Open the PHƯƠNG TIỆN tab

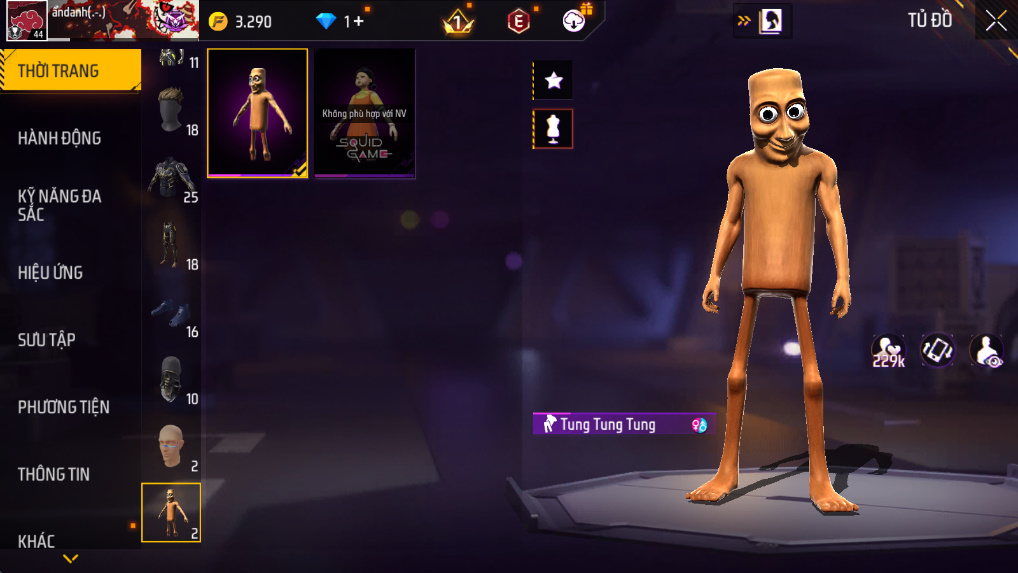tap(64, 407)
